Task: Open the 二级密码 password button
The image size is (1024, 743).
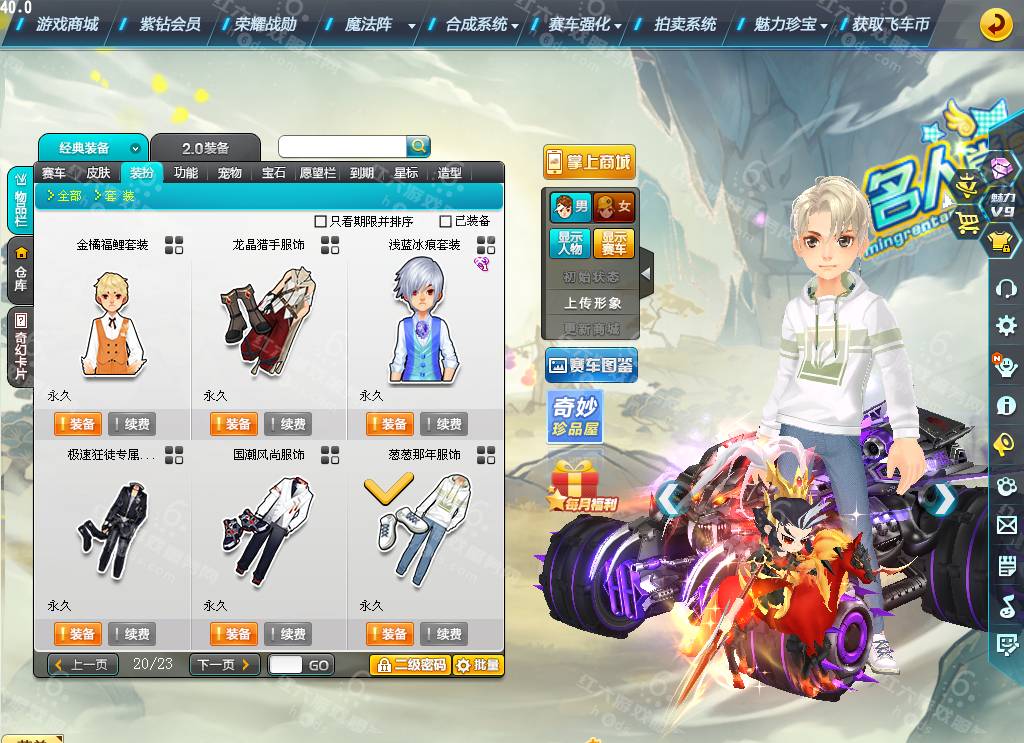Action: [x=409, y=665]
